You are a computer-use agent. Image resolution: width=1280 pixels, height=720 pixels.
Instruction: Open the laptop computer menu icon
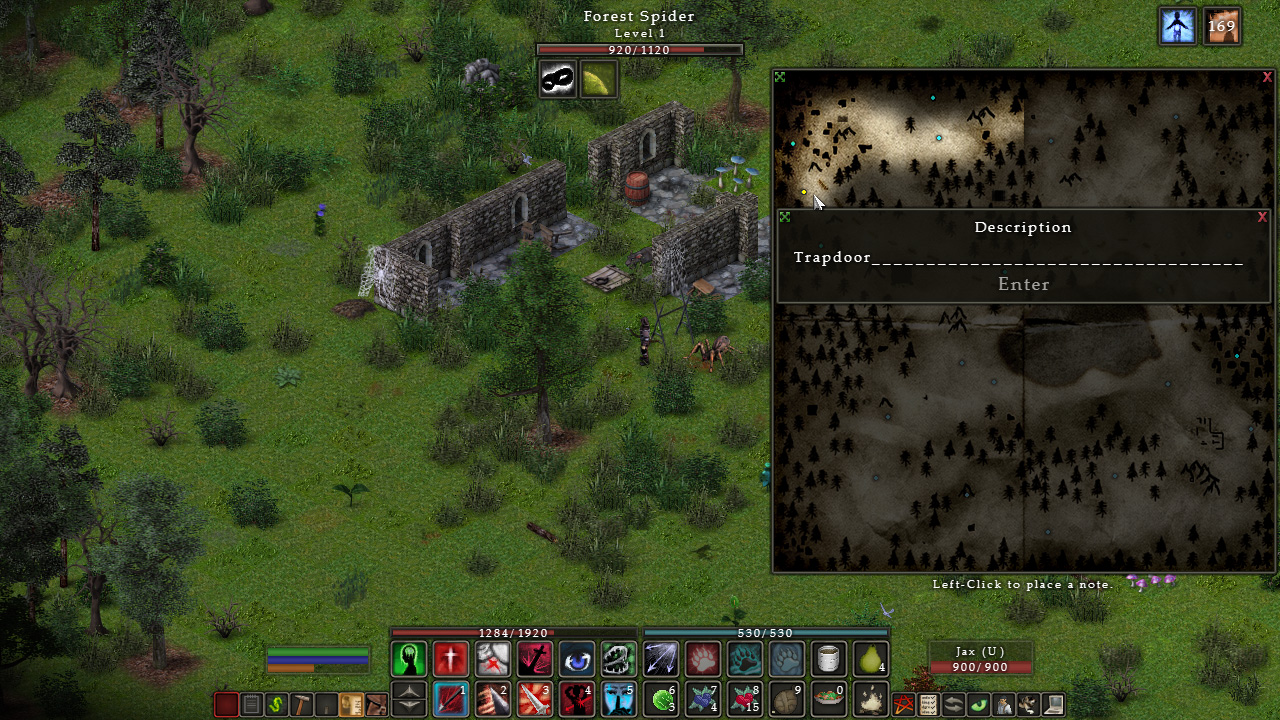pyautogui.click(x=1053, y=705)
